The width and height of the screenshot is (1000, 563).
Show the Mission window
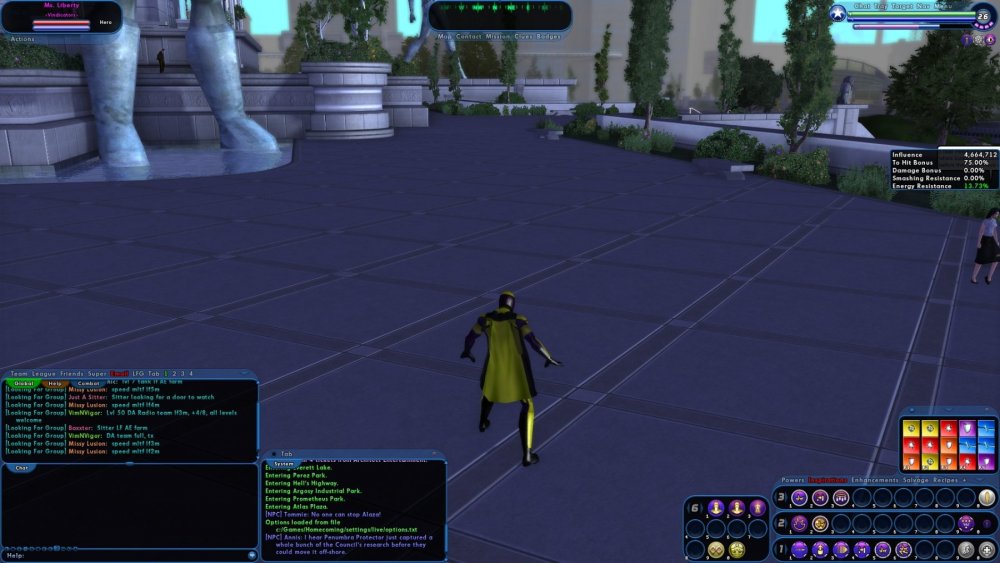(498, 36)
